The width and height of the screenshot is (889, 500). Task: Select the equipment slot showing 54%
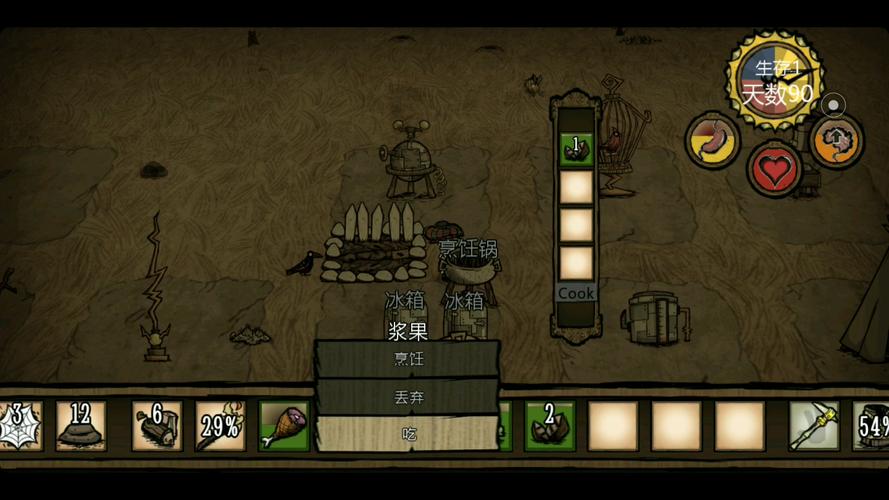tap(873, 426)
